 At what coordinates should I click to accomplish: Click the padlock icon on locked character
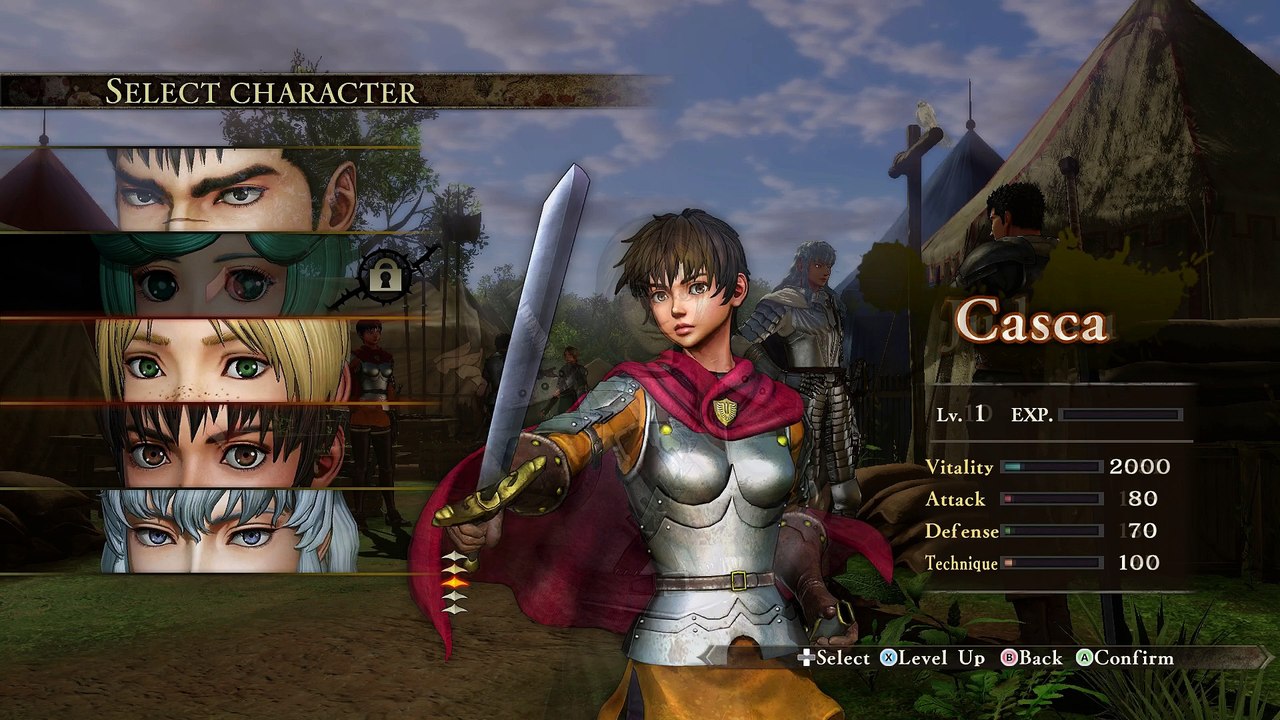385,274
